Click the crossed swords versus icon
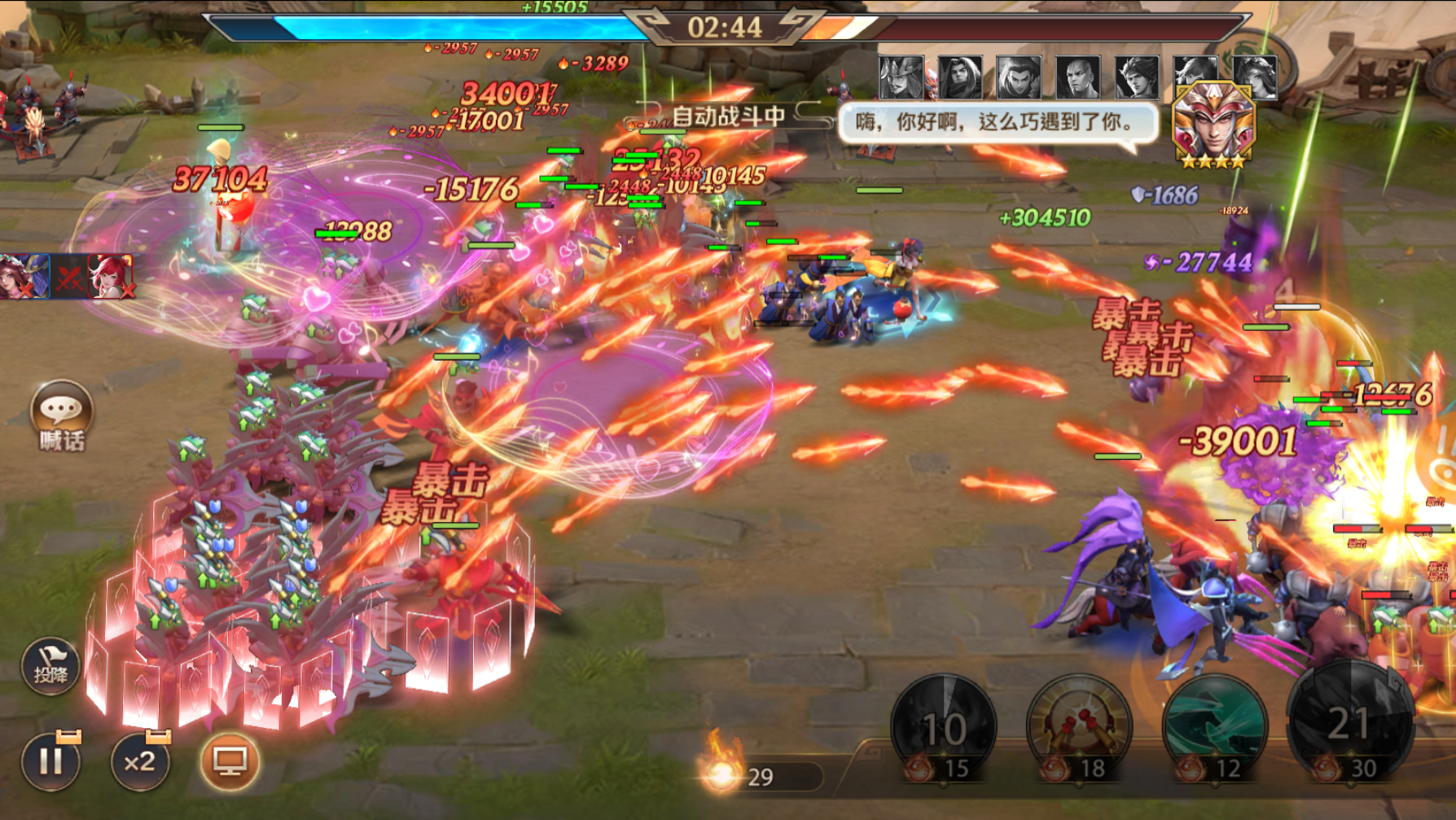 [69, 278]
